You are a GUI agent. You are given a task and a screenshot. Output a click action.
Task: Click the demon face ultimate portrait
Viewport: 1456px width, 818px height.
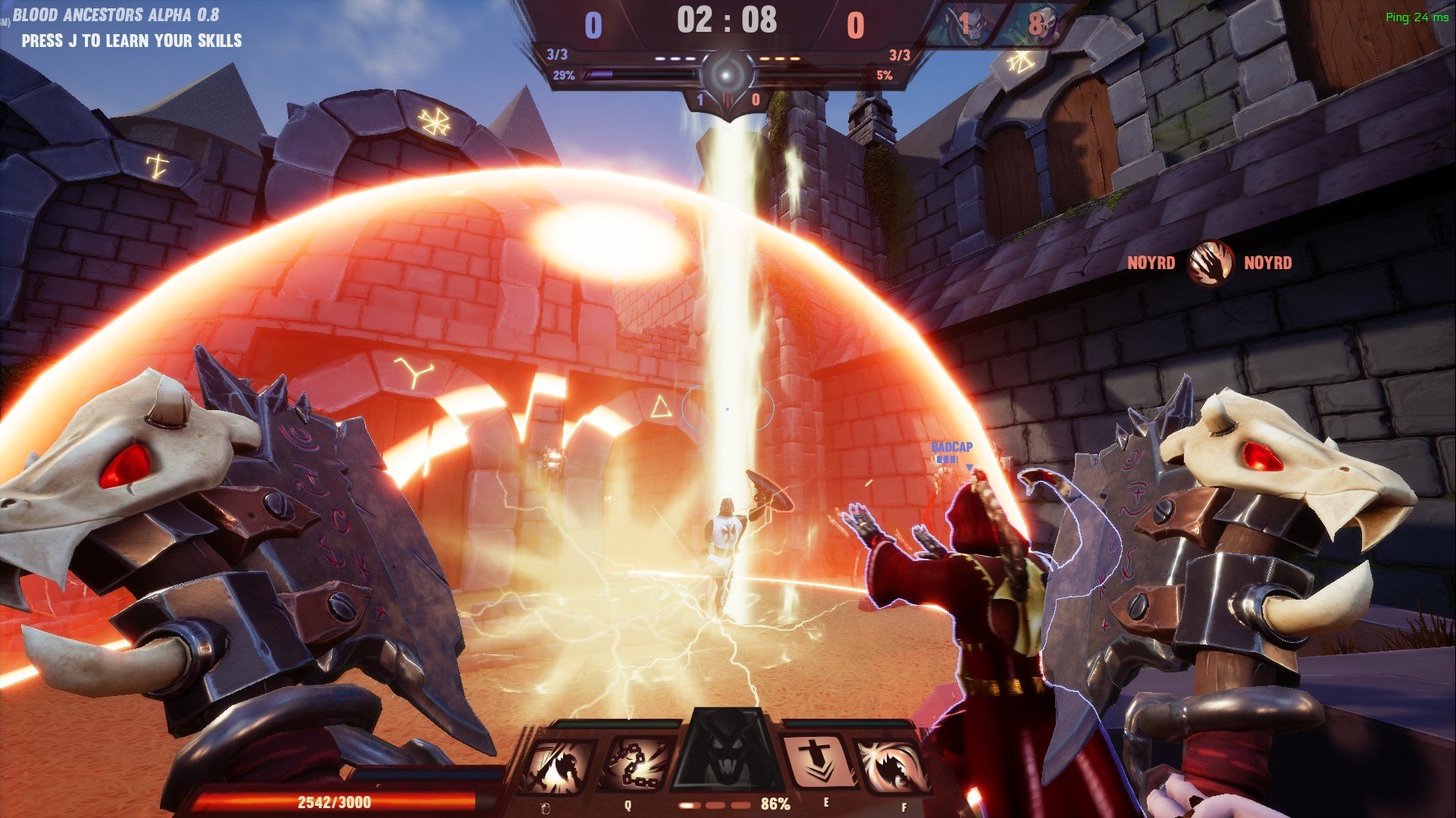(728, 754)
